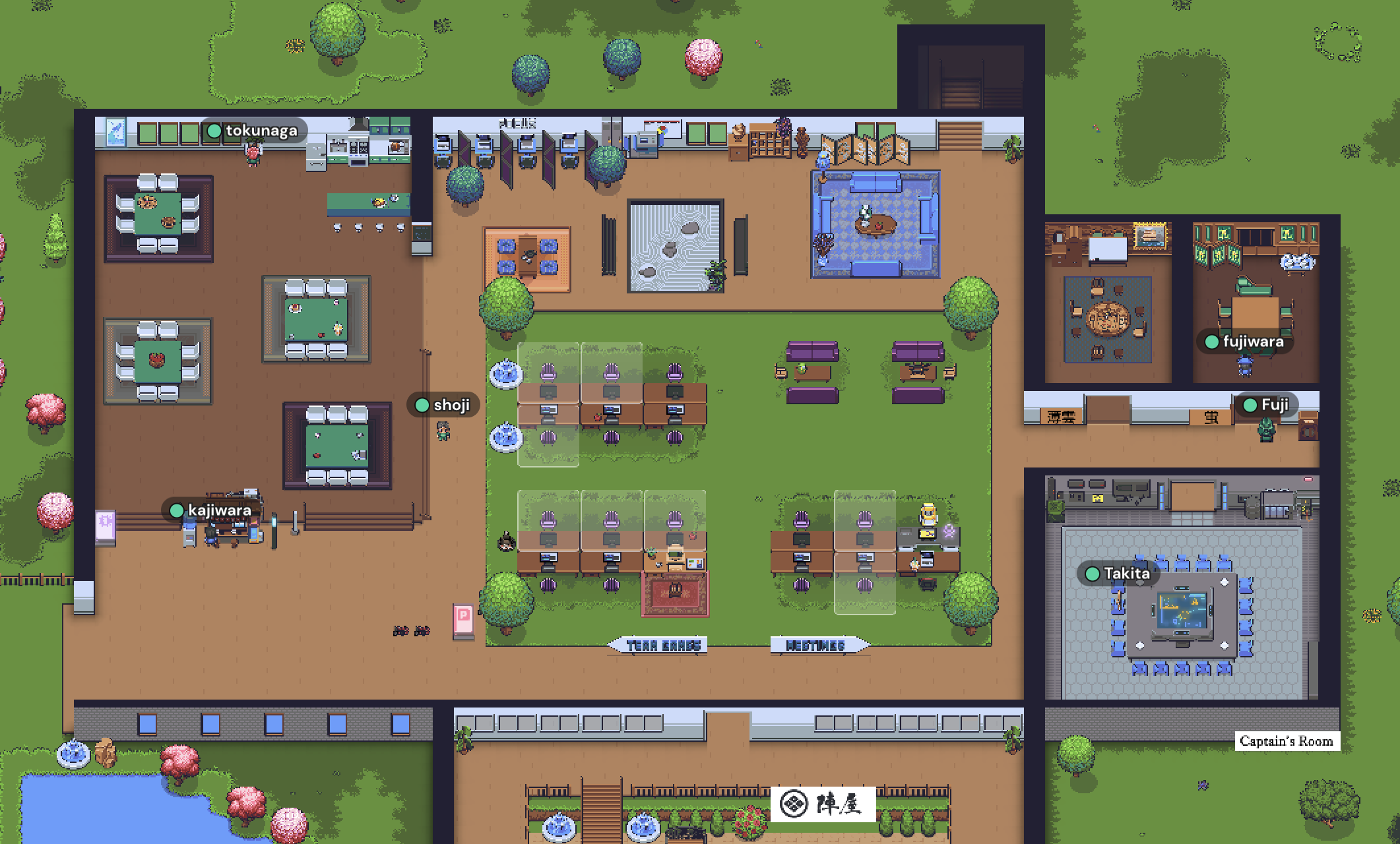The width and height of the screenshot is (1400, 844).
Task: Select the Fuji player name tag
Action: 1267,405
